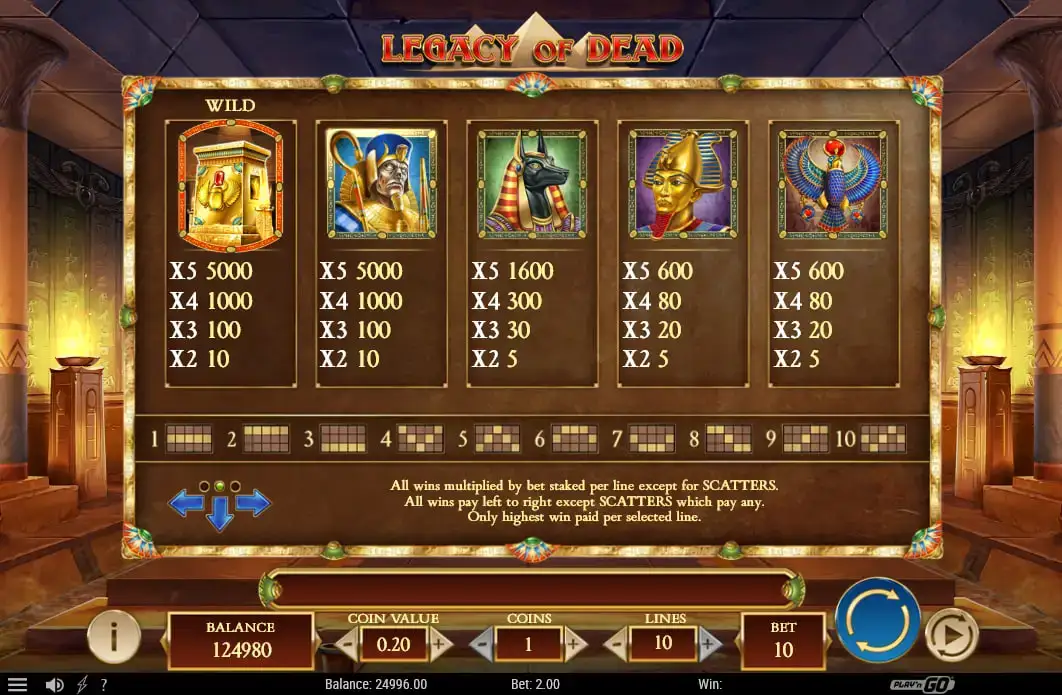Toggle sound with the speaker icon
Viewport: 1062px width, 695px height.
[55, 685]
